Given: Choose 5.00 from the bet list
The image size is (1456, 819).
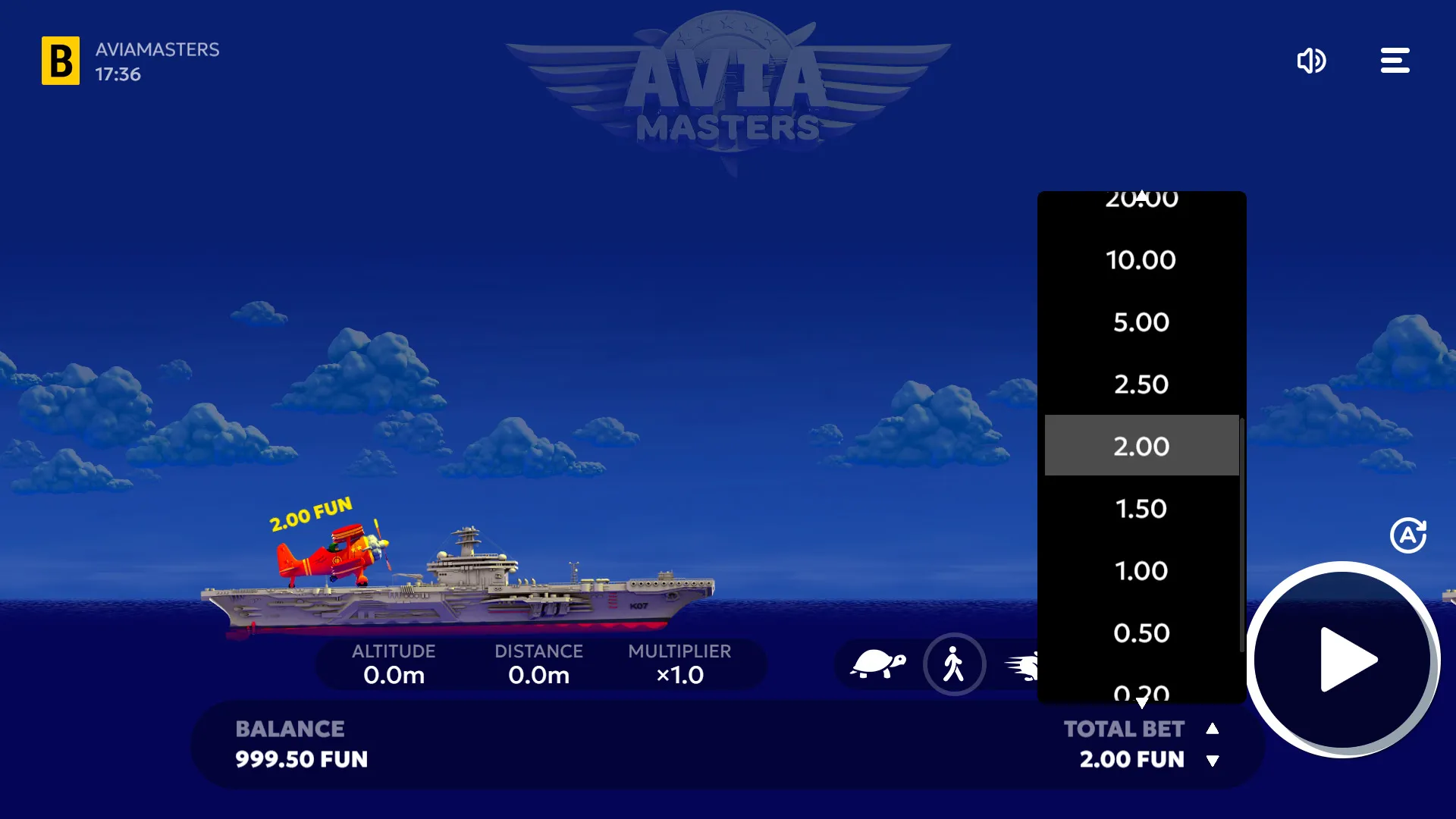Looking at the screenshot, I should coord(1141,322).
